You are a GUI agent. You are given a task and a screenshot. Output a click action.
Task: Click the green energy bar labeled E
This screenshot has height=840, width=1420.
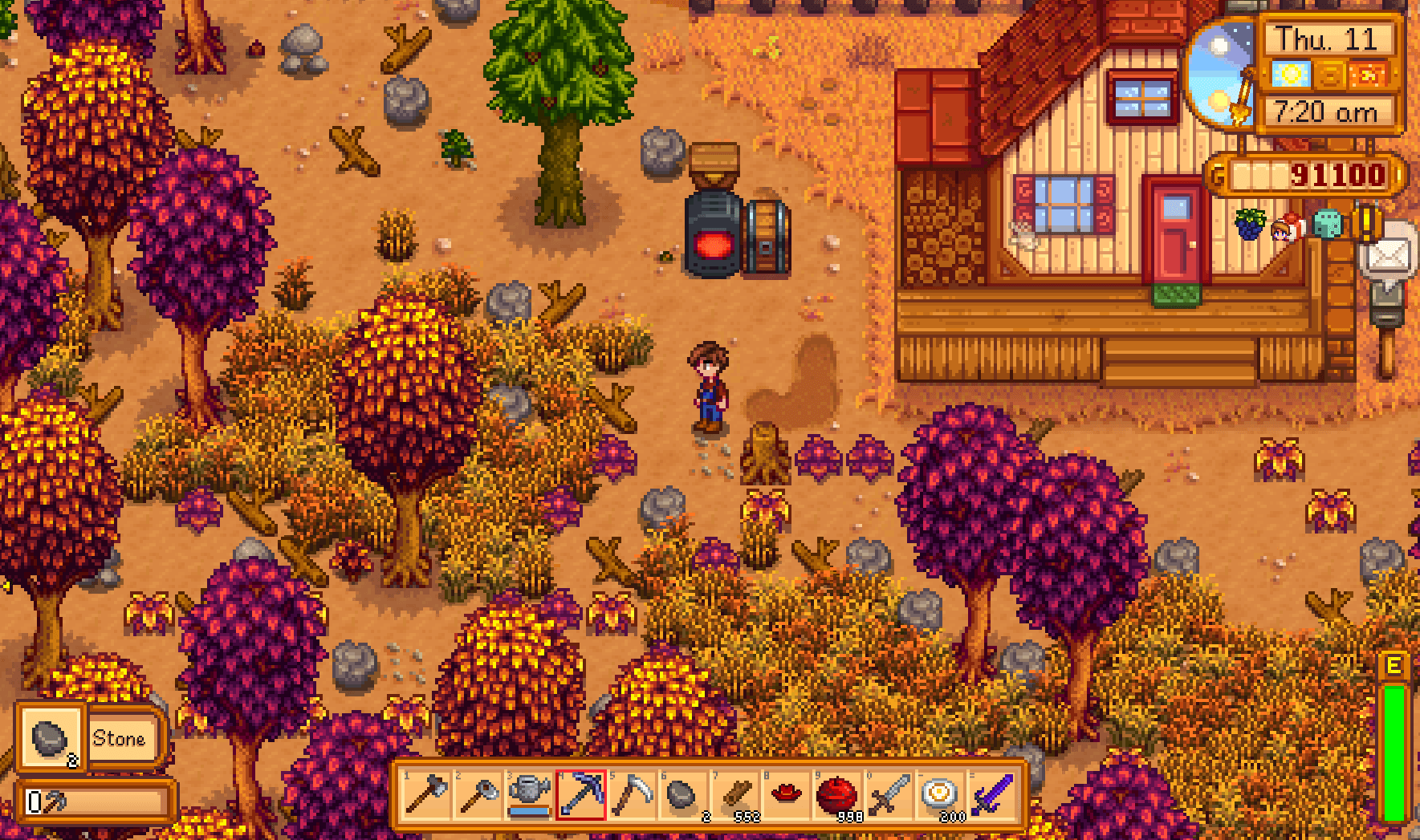tap(1394, 746)
